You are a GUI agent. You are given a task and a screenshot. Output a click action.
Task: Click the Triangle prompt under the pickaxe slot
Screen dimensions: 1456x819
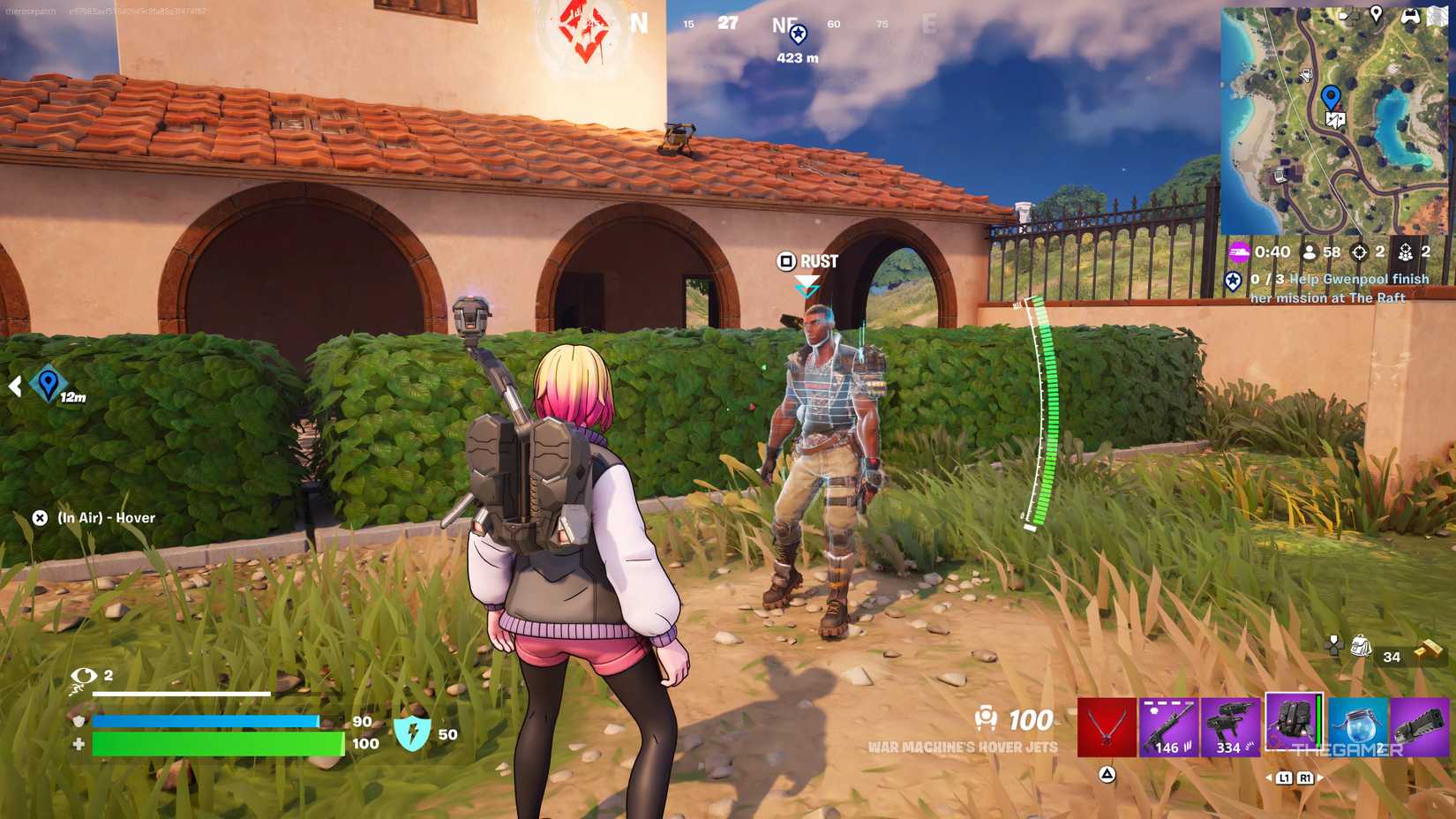click(x=1105, y=777)
